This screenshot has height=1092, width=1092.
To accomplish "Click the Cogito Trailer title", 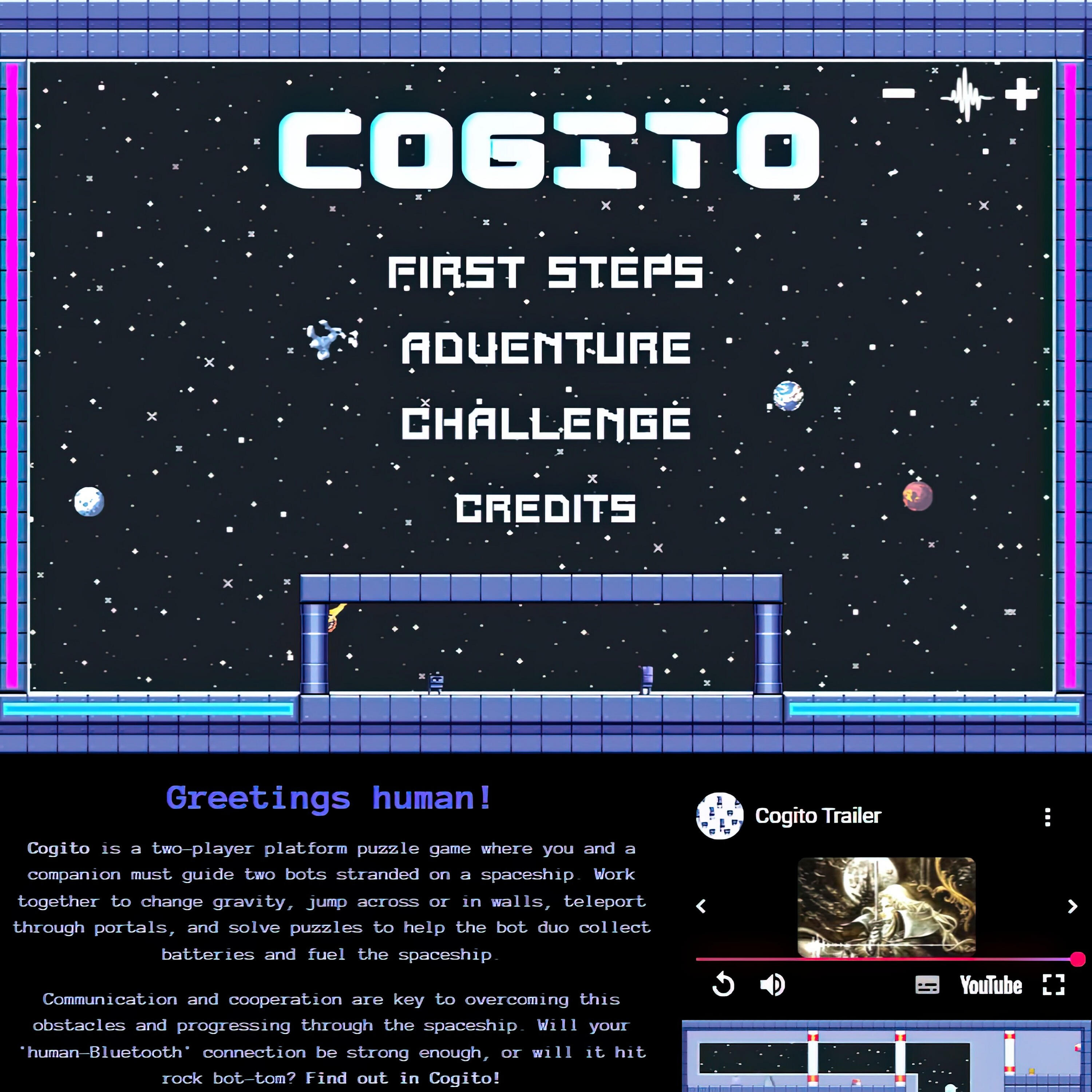I will coord(818,816).
